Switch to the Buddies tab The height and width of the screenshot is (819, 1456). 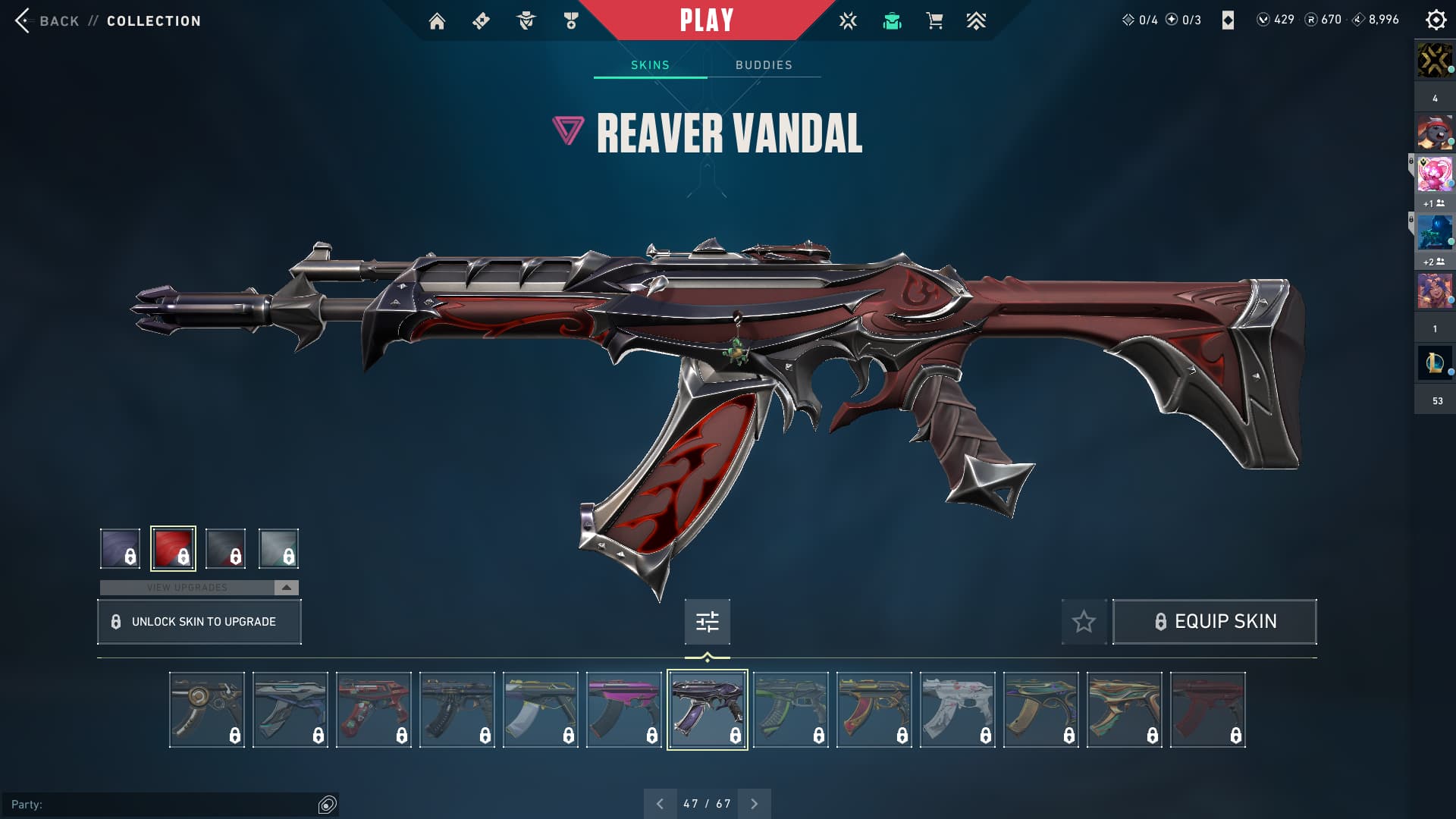point(764,65)
